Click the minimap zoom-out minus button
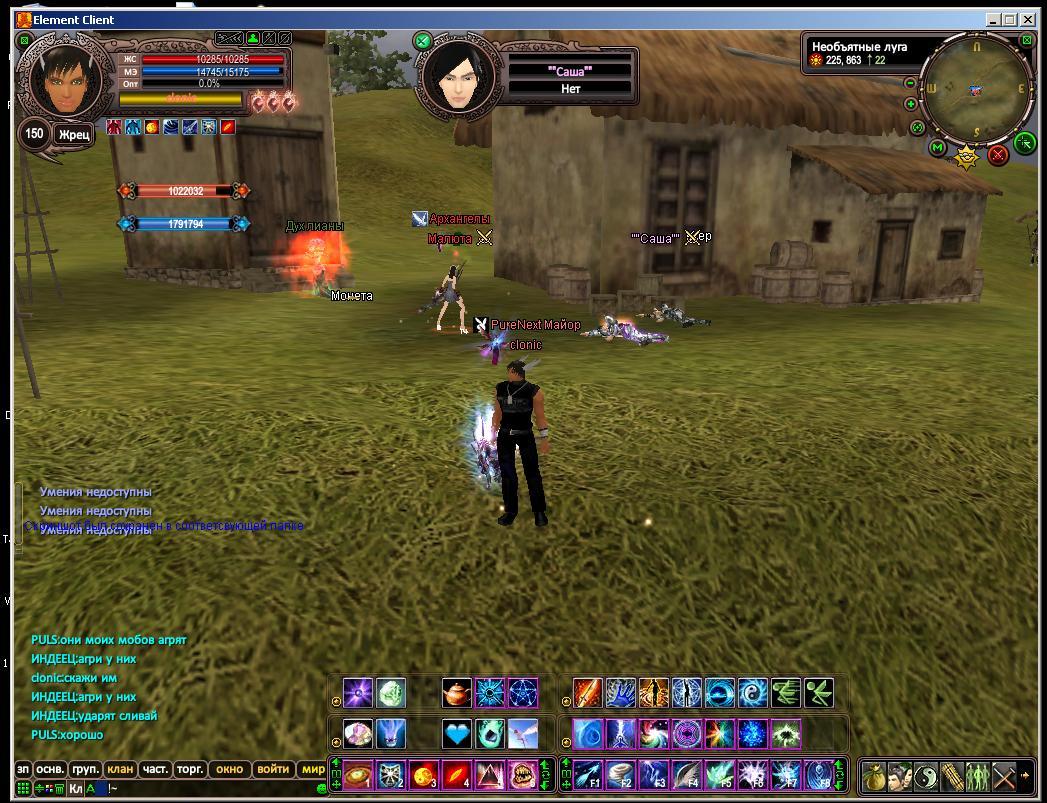This screenshot has width=1047, height=803. coord(910,84)
